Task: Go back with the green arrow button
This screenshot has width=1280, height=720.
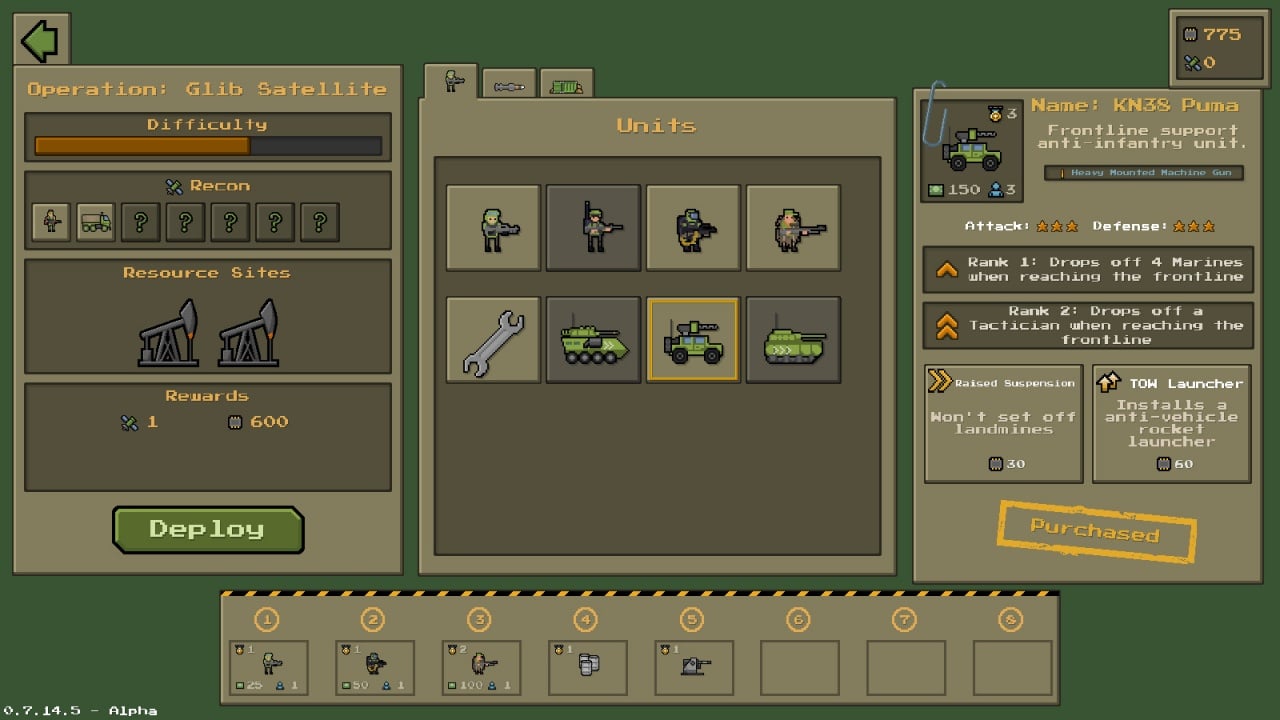Action: coord(41,40)
